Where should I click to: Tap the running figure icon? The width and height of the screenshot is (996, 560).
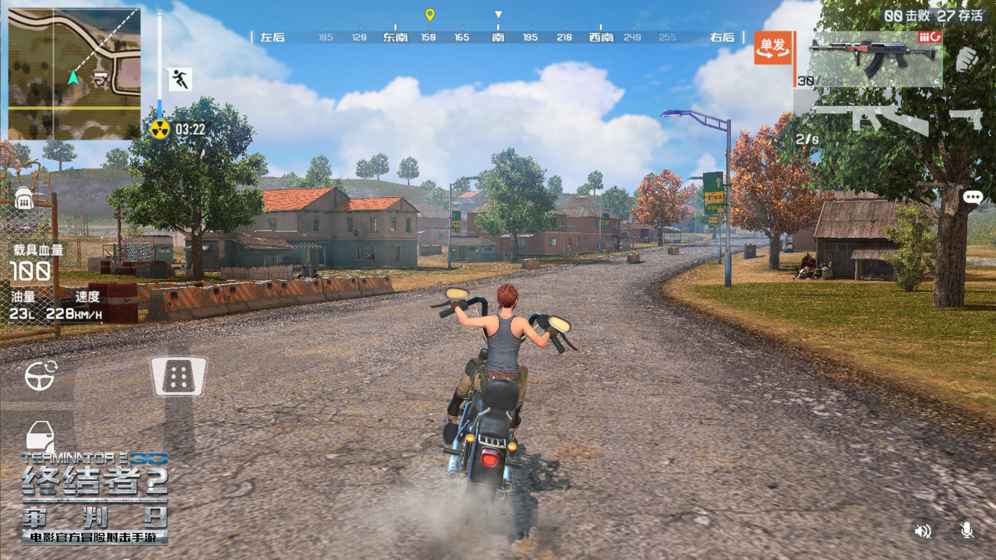pos(180,80)
